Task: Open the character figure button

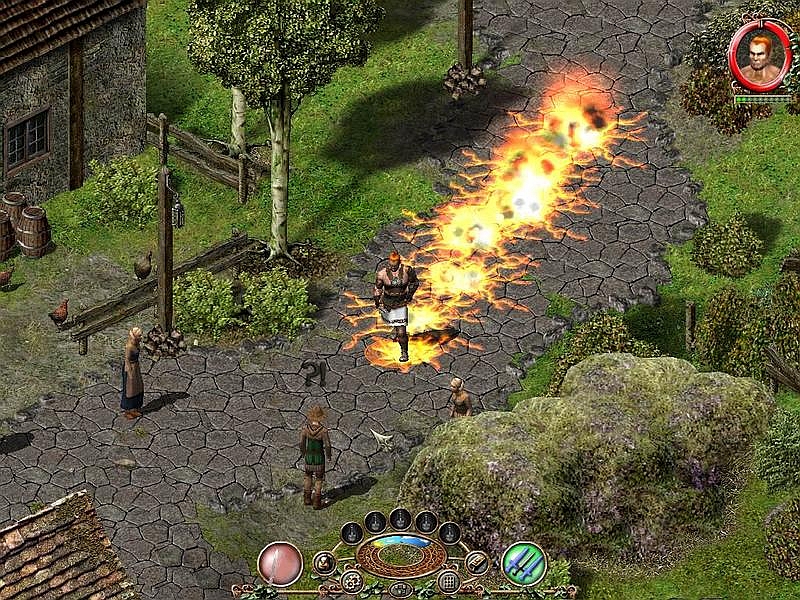Action: 324,563
